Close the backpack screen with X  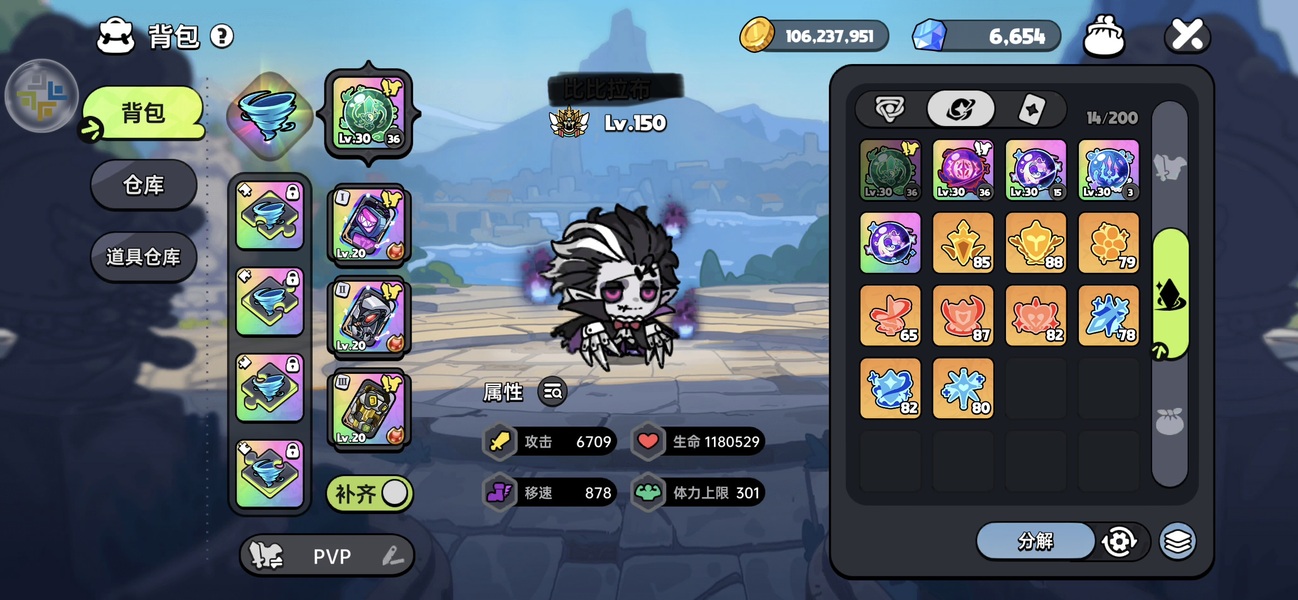tap(1187, 37)
